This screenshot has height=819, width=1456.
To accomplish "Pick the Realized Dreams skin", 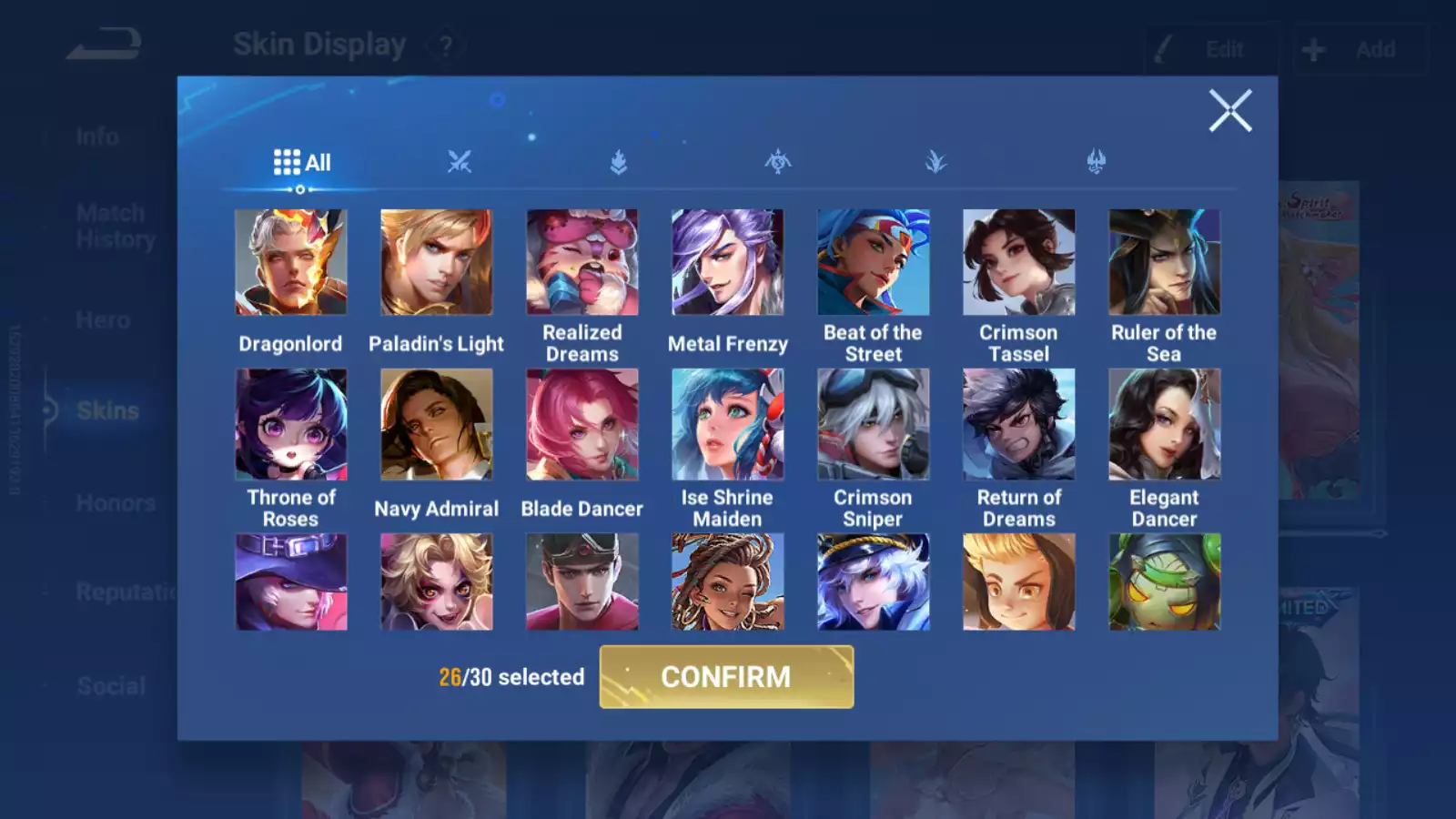I will click(582, 262).
